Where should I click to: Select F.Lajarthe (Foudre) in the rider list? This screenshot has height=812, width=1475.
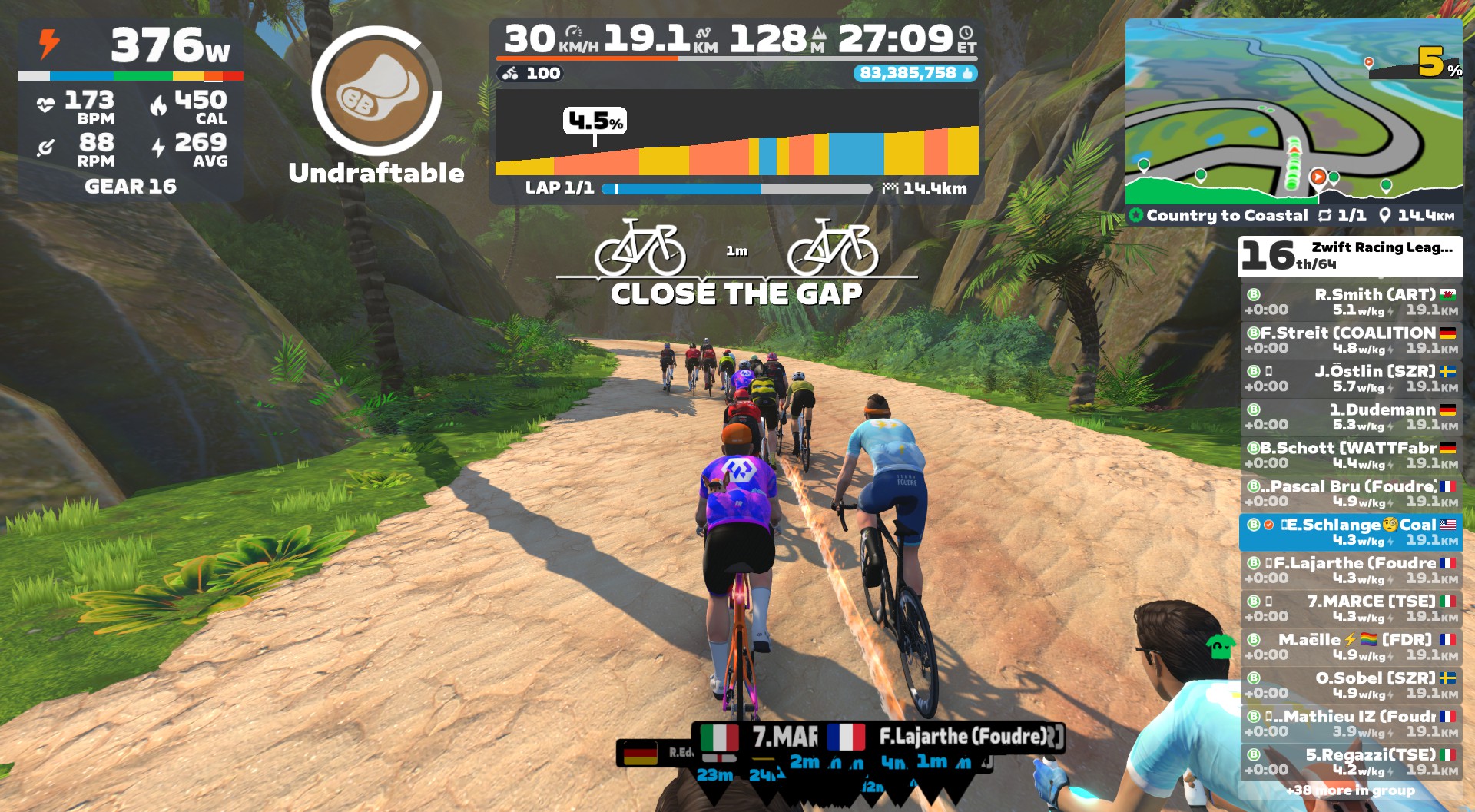(x=1351, y=571)
